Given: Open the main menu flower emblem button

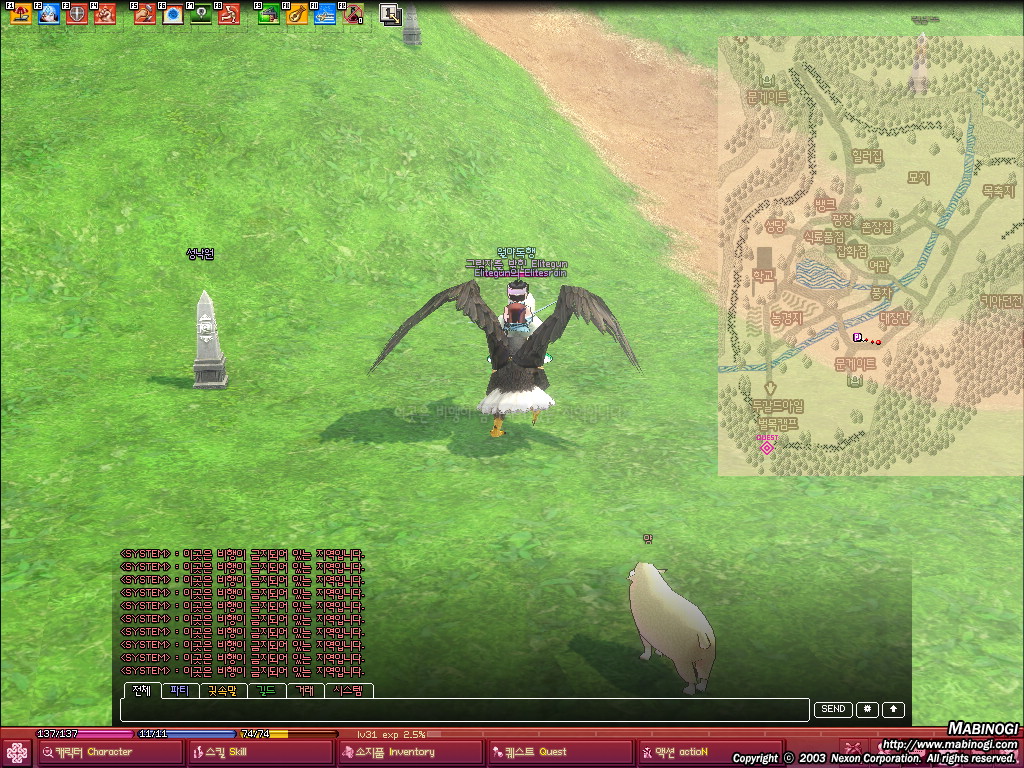Looking at the screenshot, I should click(x=17, y=752).
